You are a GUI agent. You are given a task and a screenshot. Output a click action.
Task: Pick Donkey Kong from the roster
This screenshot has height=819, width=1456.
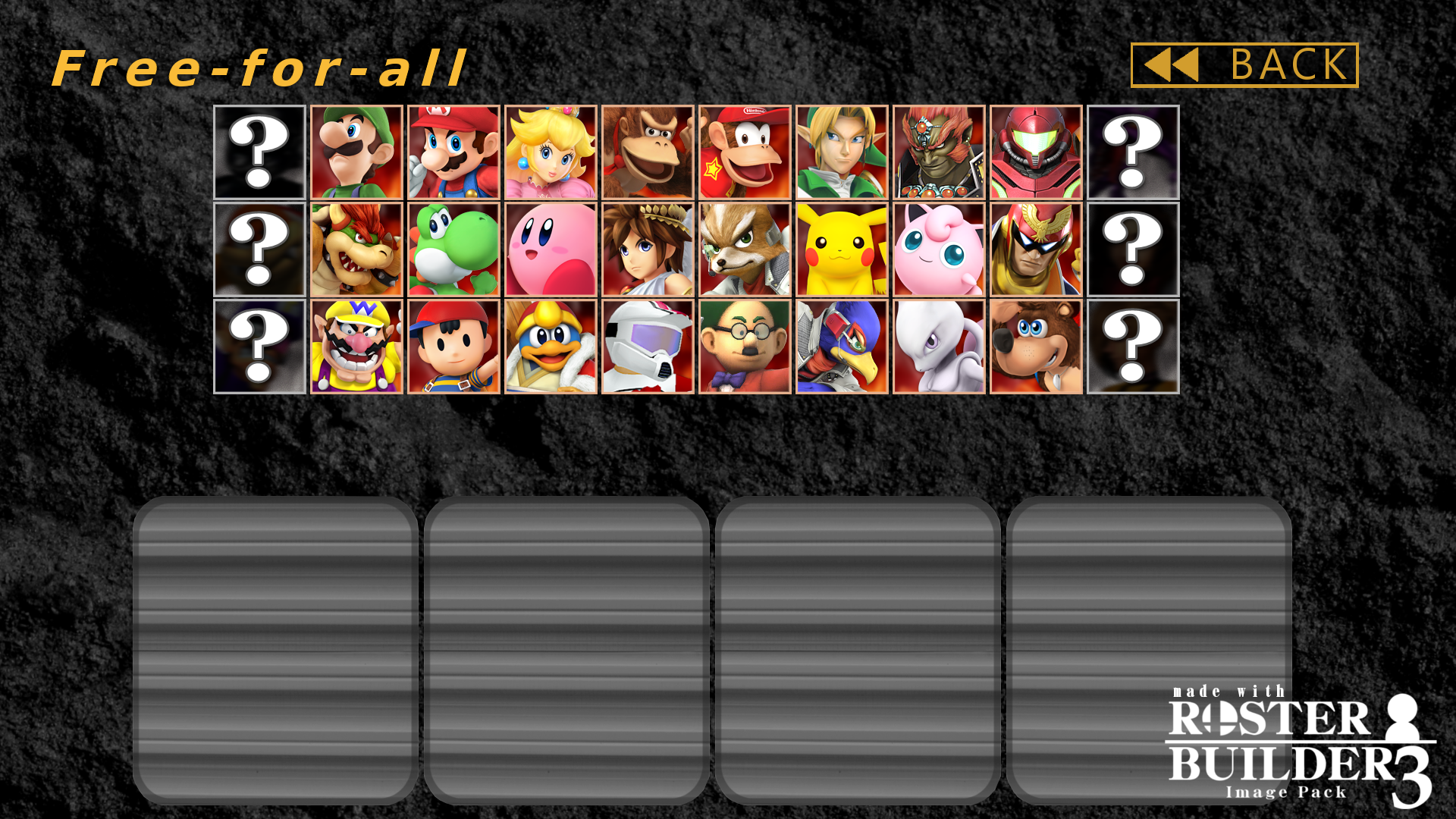click(x=647, y=152)
